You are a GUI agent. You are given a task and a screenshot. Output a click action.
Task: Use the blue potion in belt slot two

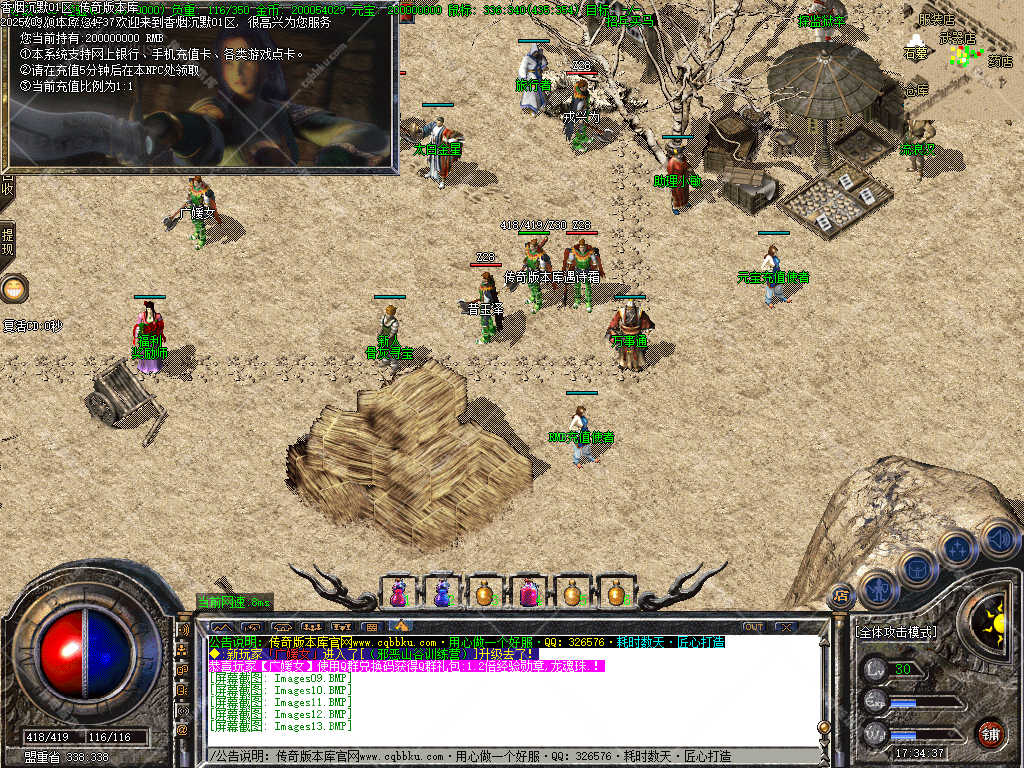tap(442, 594)
